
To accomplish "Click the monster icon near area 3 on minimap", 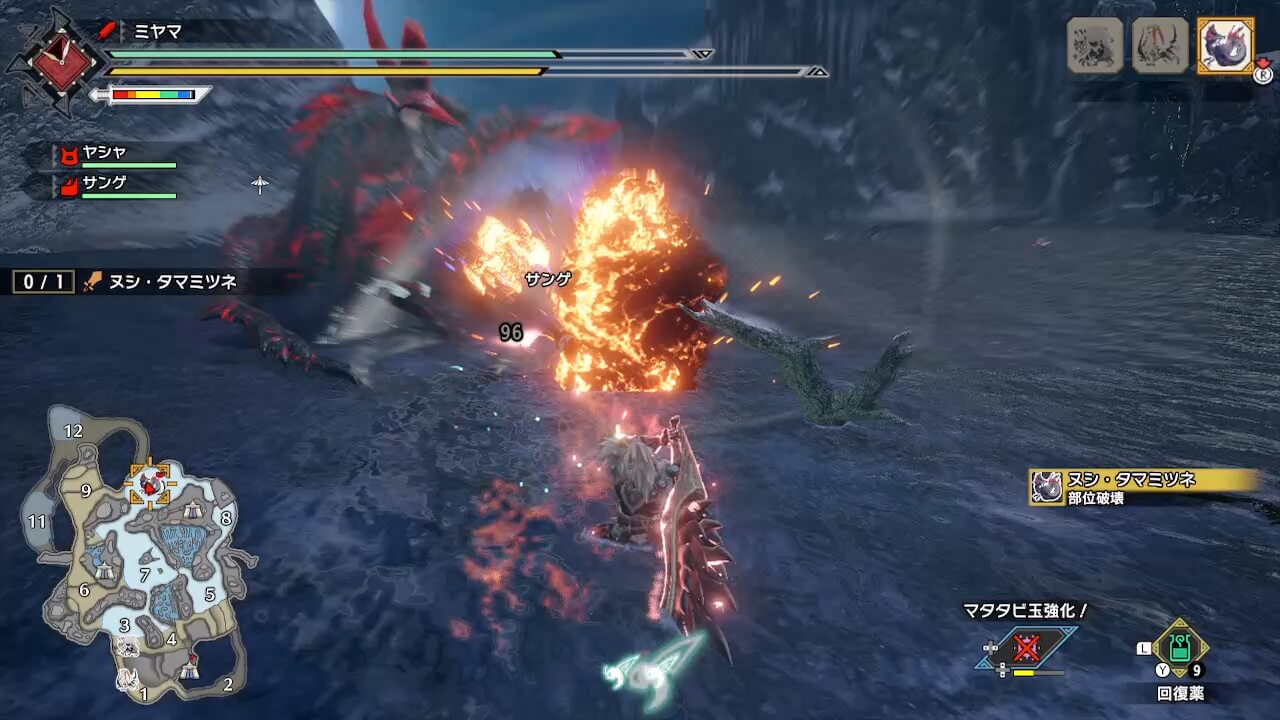I will [x=128, y=647].
